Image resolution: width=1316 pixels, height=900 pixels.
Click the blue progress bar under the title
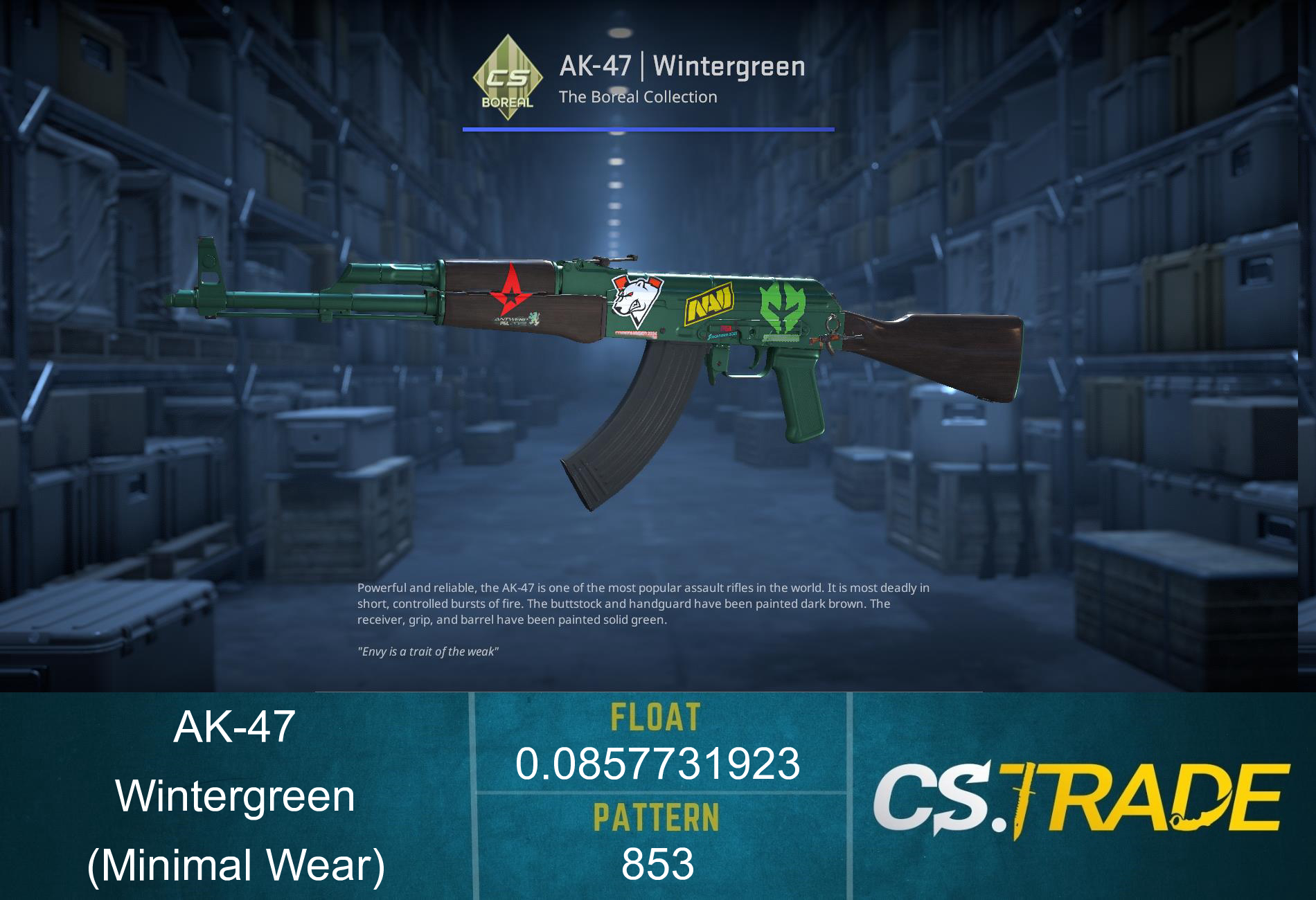[647, 128]
